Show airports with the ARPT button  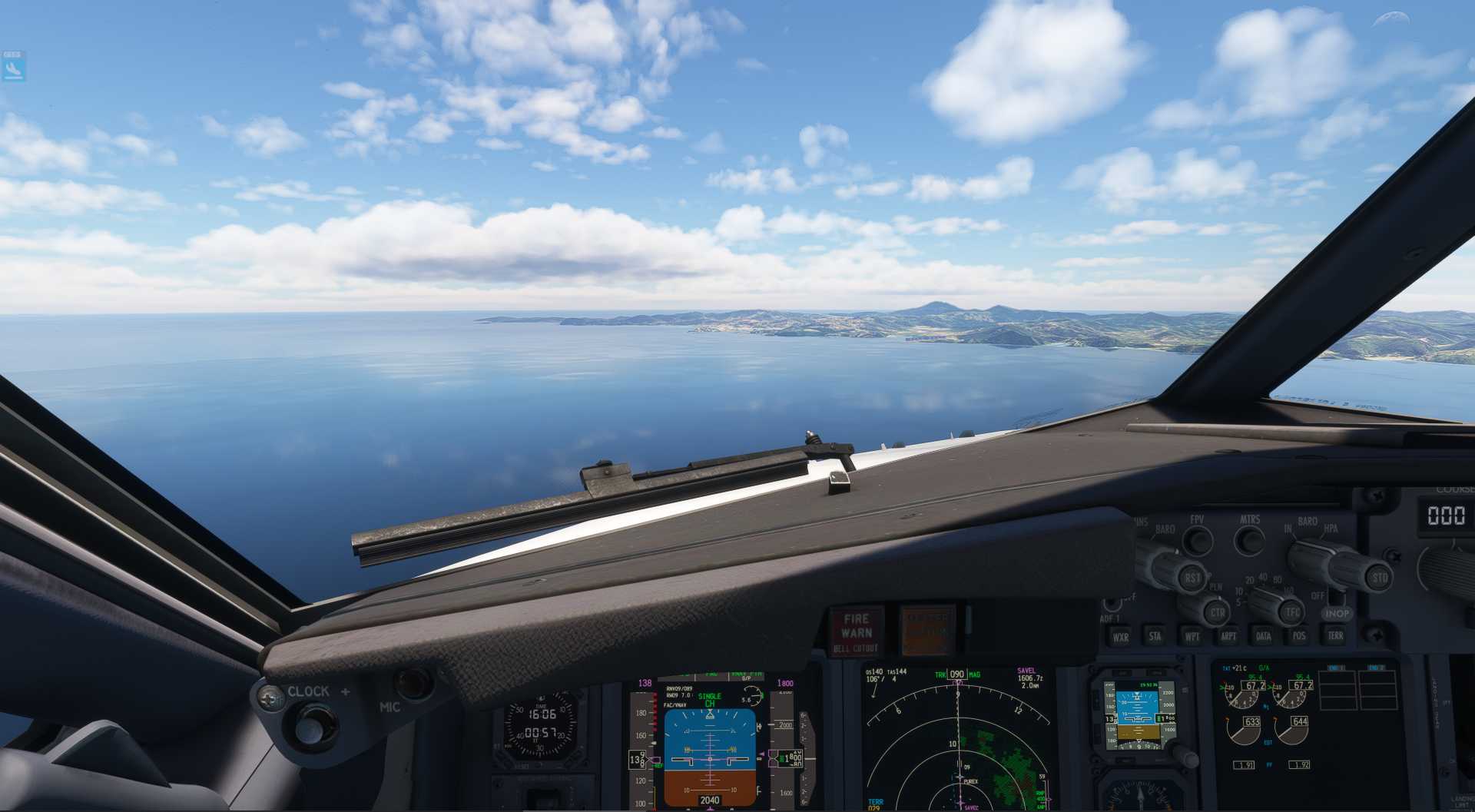tap(1228, 636)
